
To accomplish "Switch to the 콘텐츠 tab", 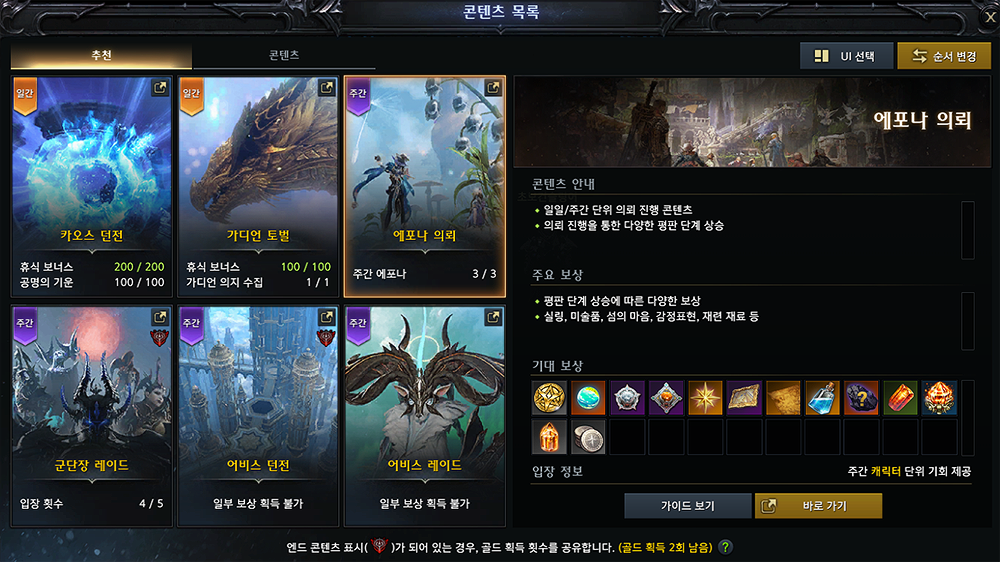I will click(284, 55).
